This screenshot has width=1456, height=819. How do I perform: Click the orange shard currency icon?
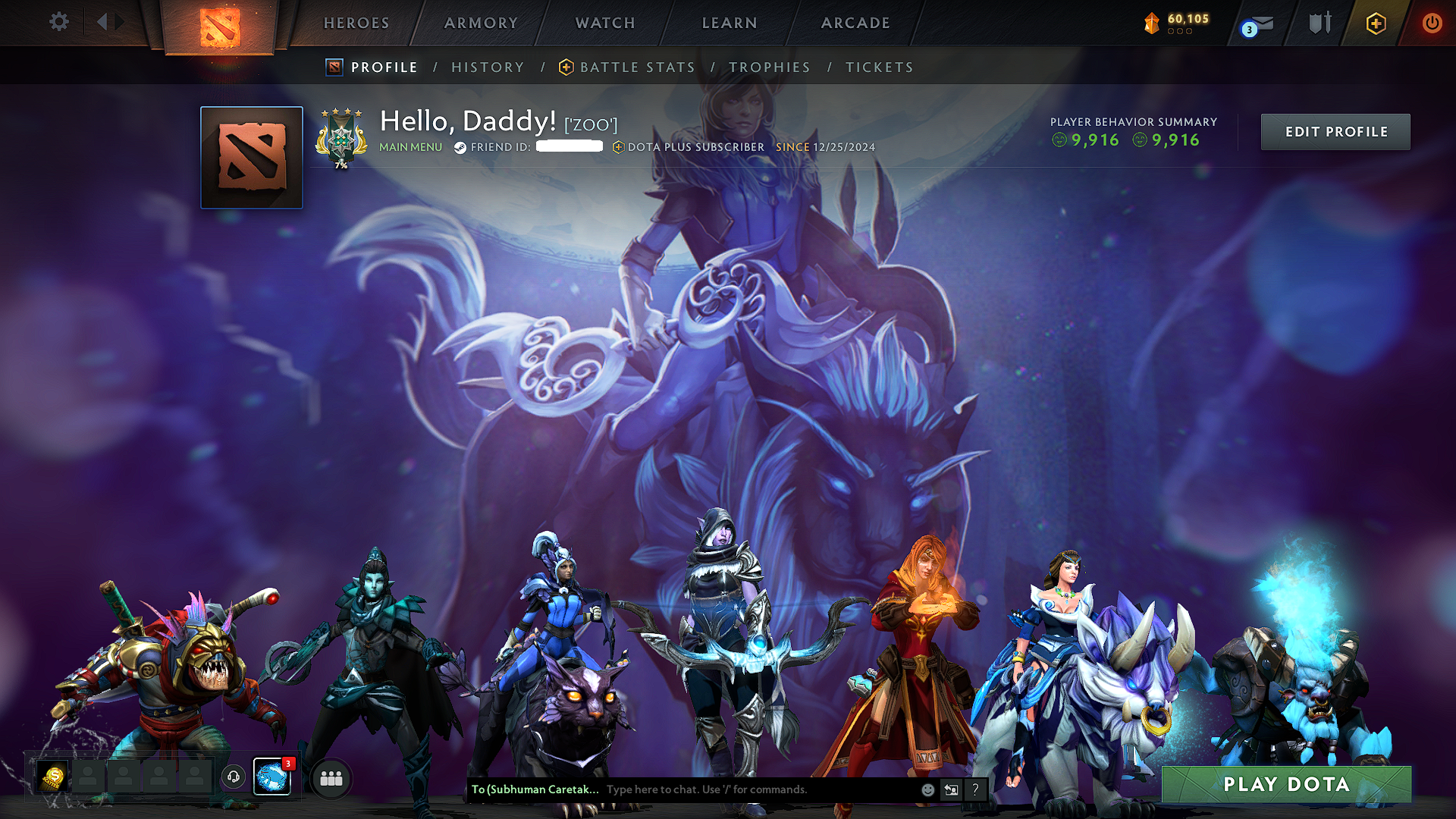tap(1151, 24)
